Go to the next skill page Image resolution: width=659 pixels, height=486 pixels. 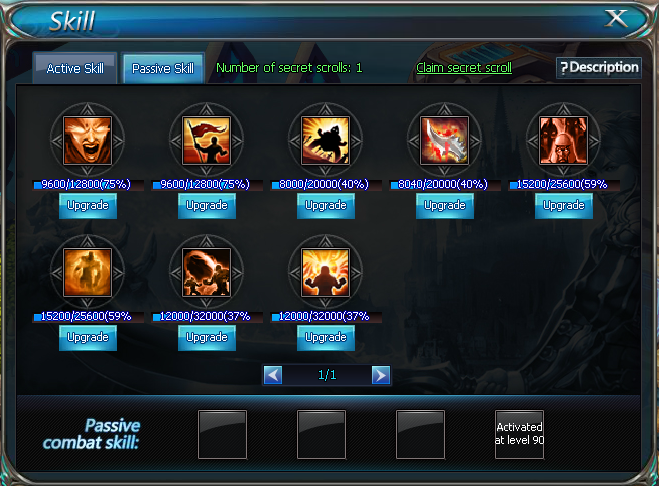tap(380, 375)
